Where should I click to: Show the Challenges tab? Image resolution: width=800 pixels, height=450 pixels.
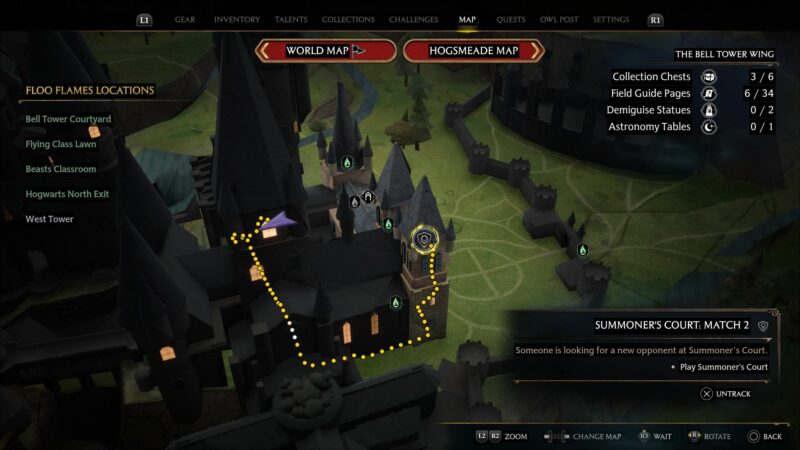coord(414,19)
